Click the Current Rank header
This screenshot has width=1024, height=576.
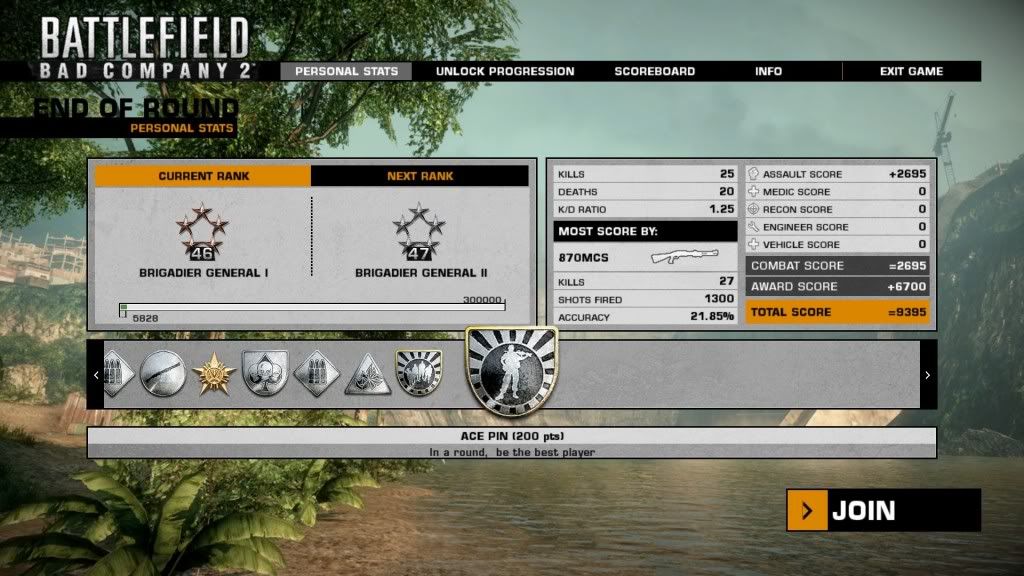204,176
